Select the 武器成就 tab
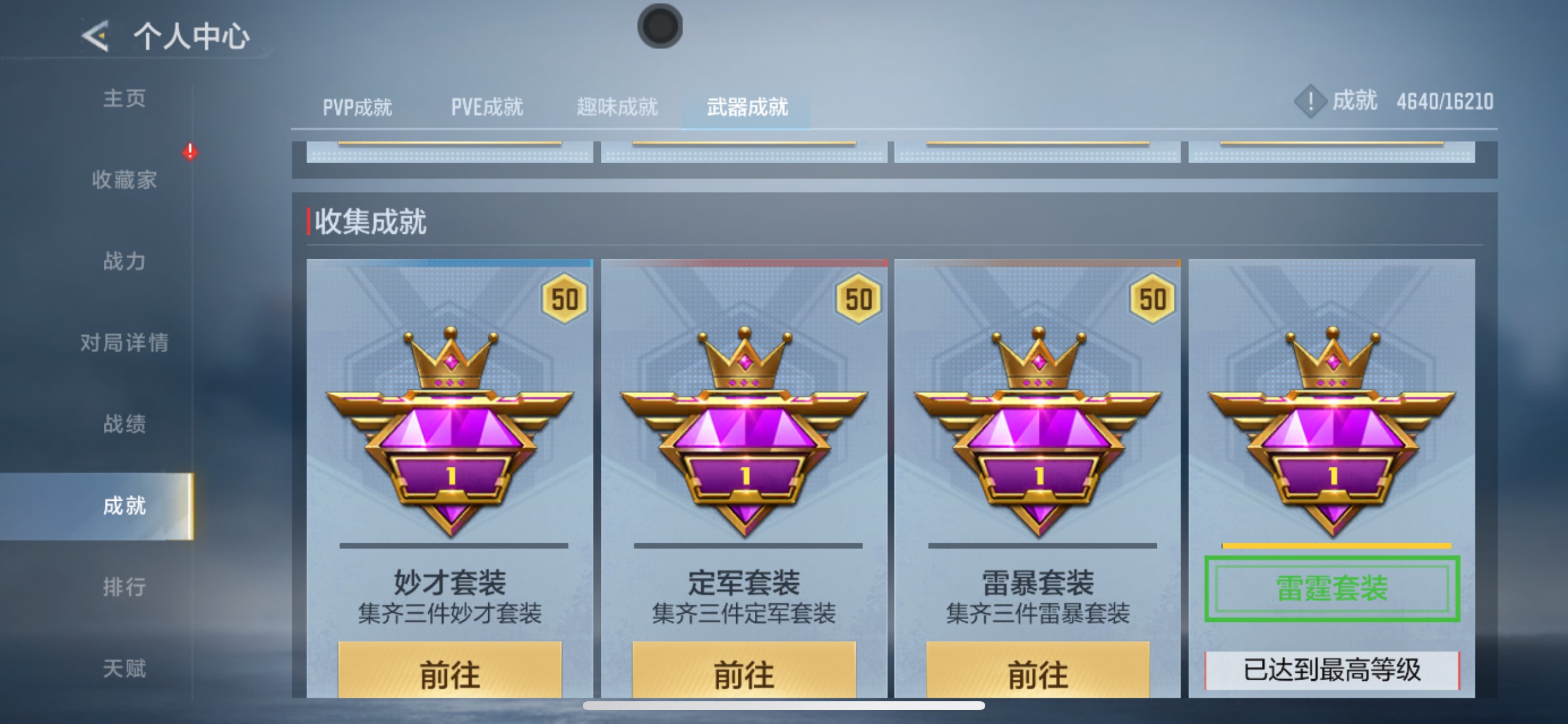This screenshot has height=724, width=1568. pyautogui.click(x=747, y=107)
